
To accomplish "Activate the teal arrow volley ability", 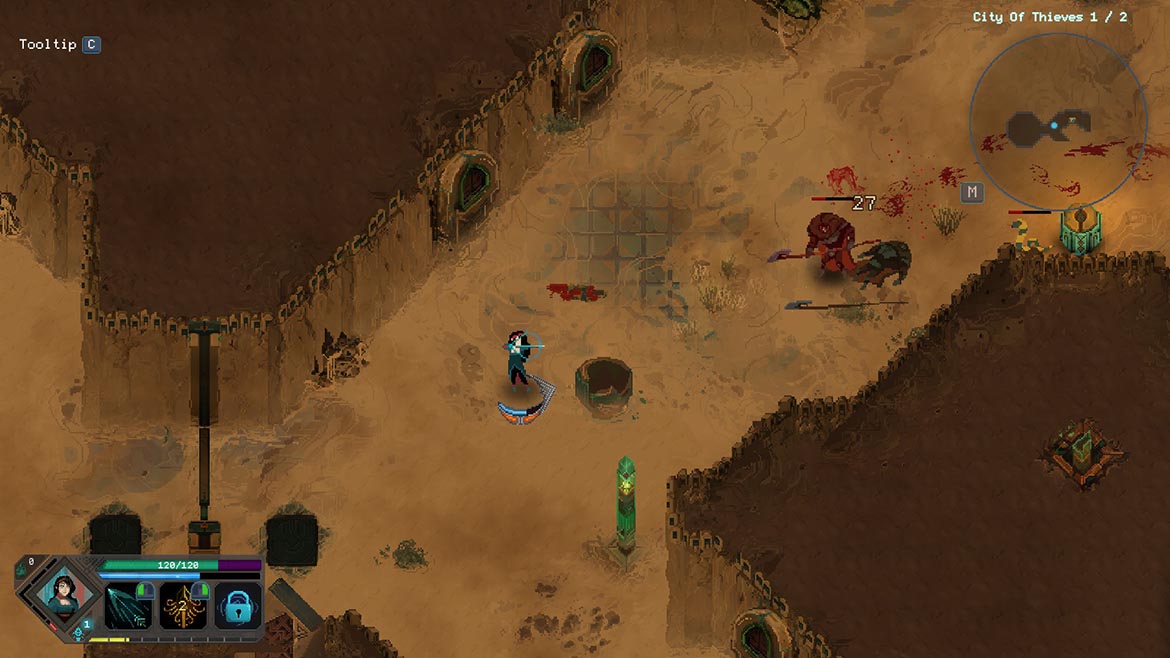I will coord(127,606).
